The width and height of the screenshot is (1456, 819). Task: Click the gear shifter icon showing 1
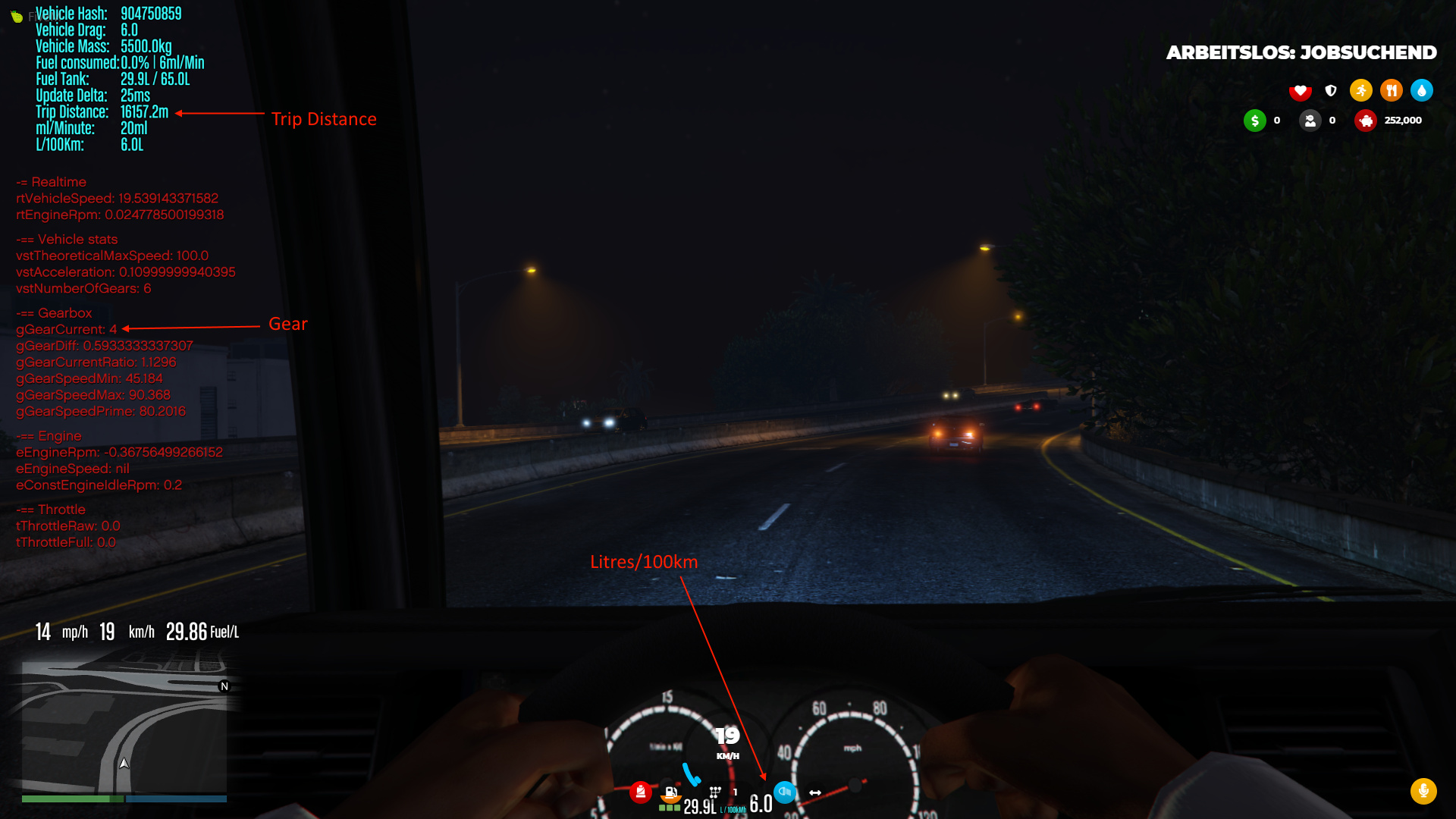coord(715,791)
